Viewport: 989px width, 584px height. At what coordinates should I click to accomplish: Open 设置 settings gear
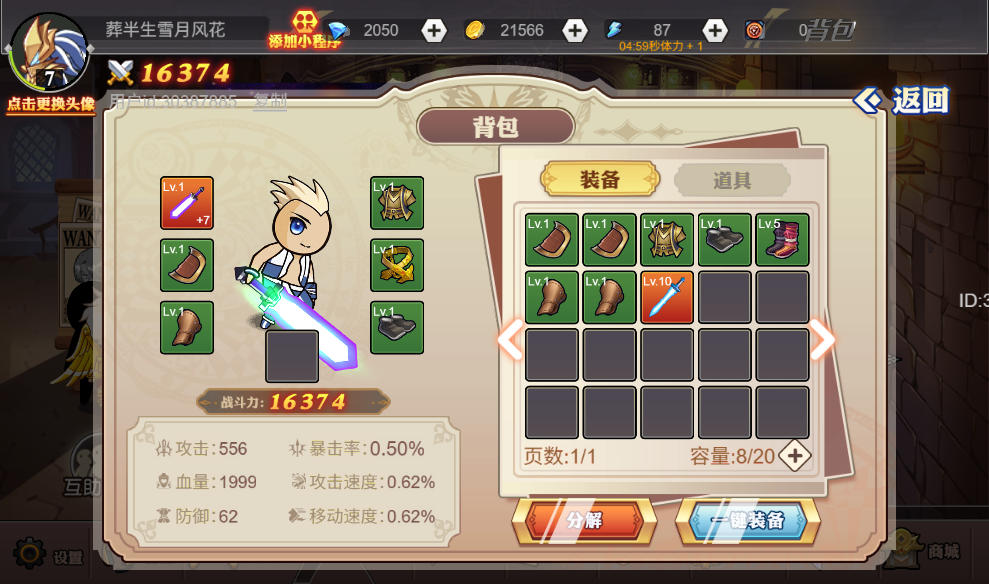pyautogui.click(x=32, y=554)
